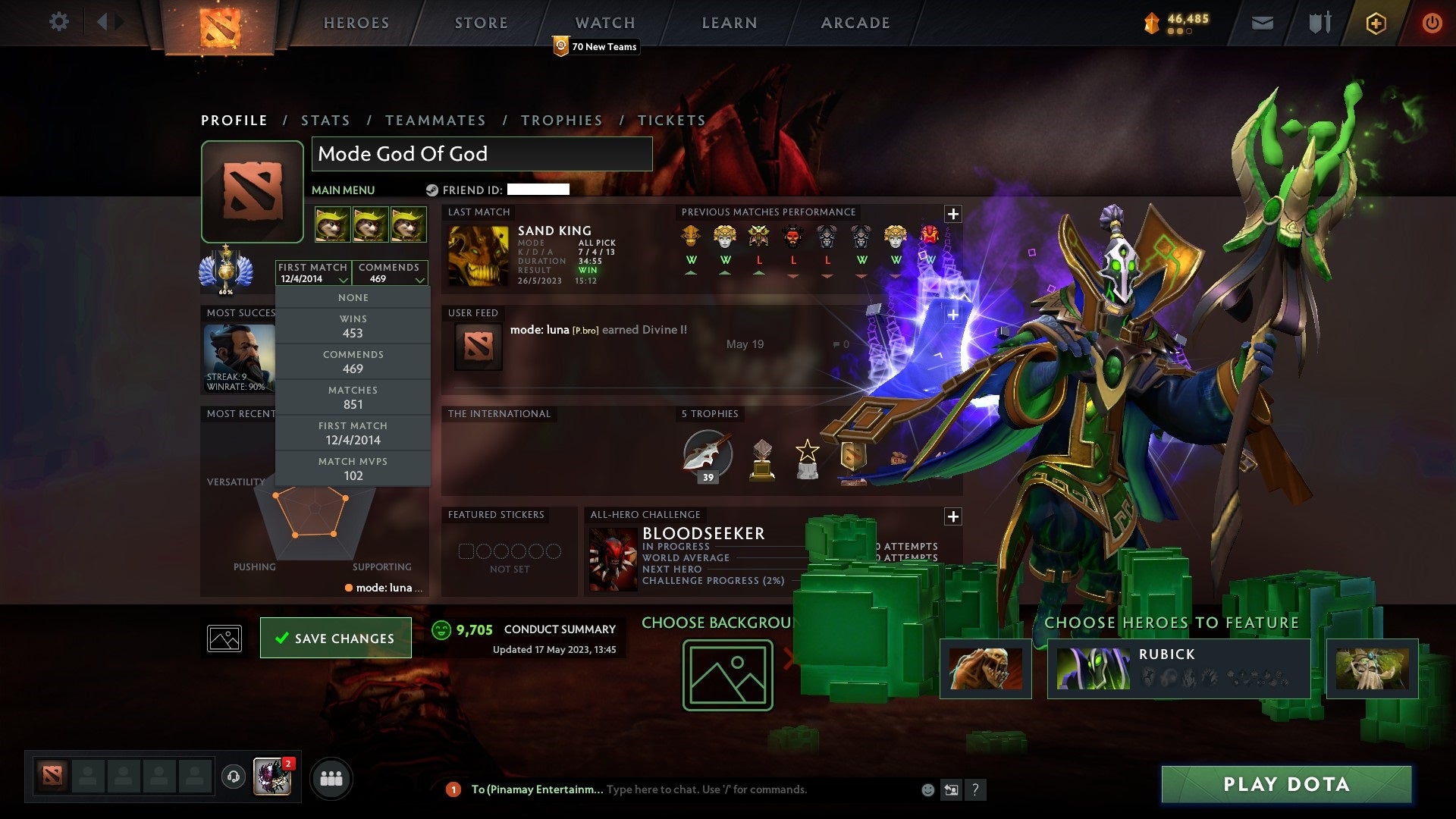Open the WATCH menu
1456x819 pixels.
604,22
